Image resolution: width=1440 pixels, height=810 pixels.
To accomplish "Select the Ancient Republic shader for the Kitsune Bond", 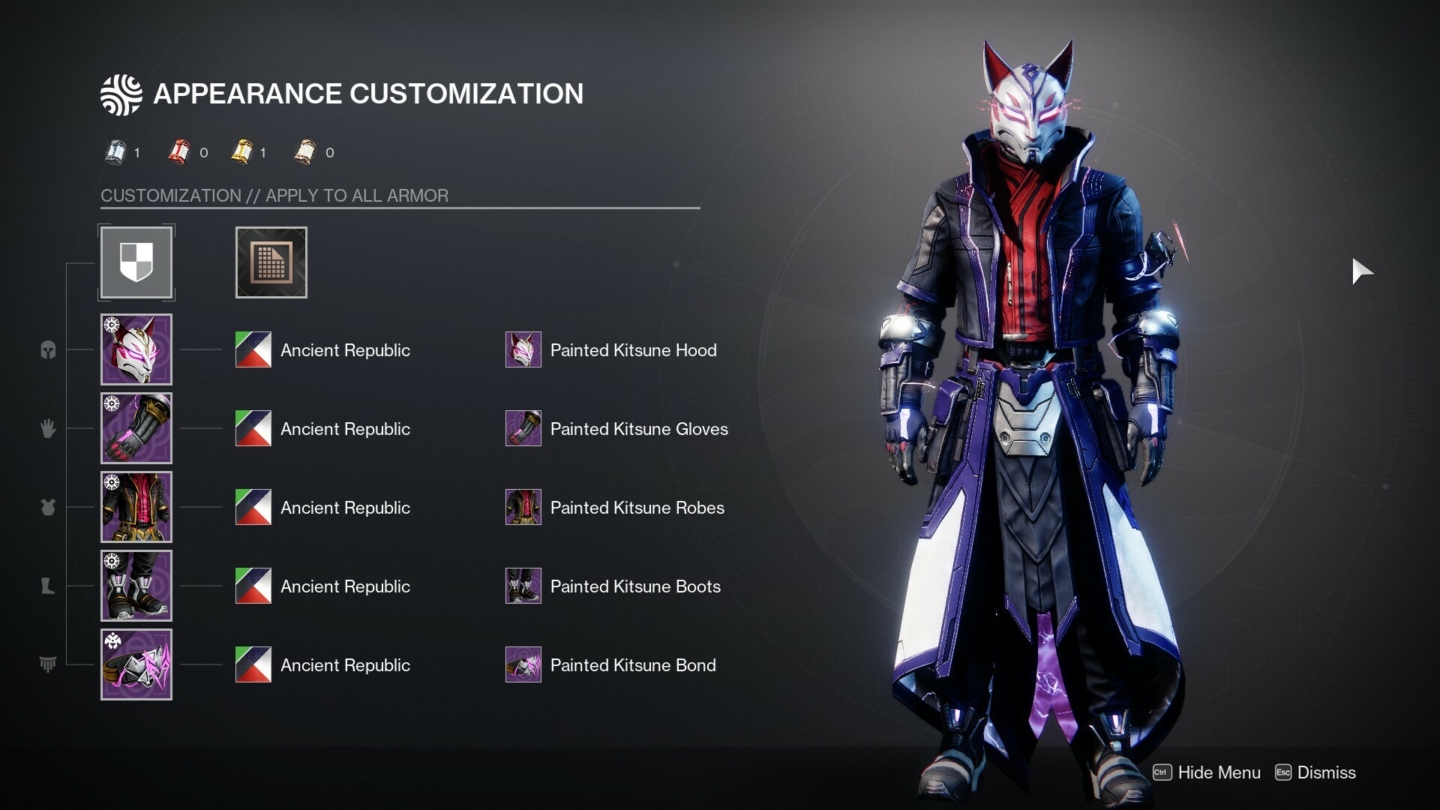I will coord(252,664).
